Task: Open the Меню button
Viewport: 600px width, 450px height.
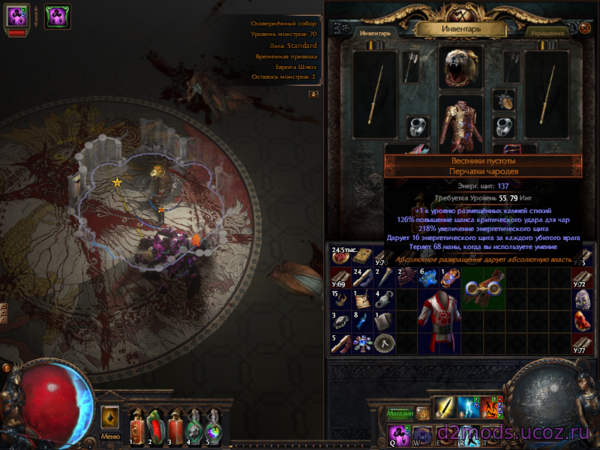Action: point(110,437)
